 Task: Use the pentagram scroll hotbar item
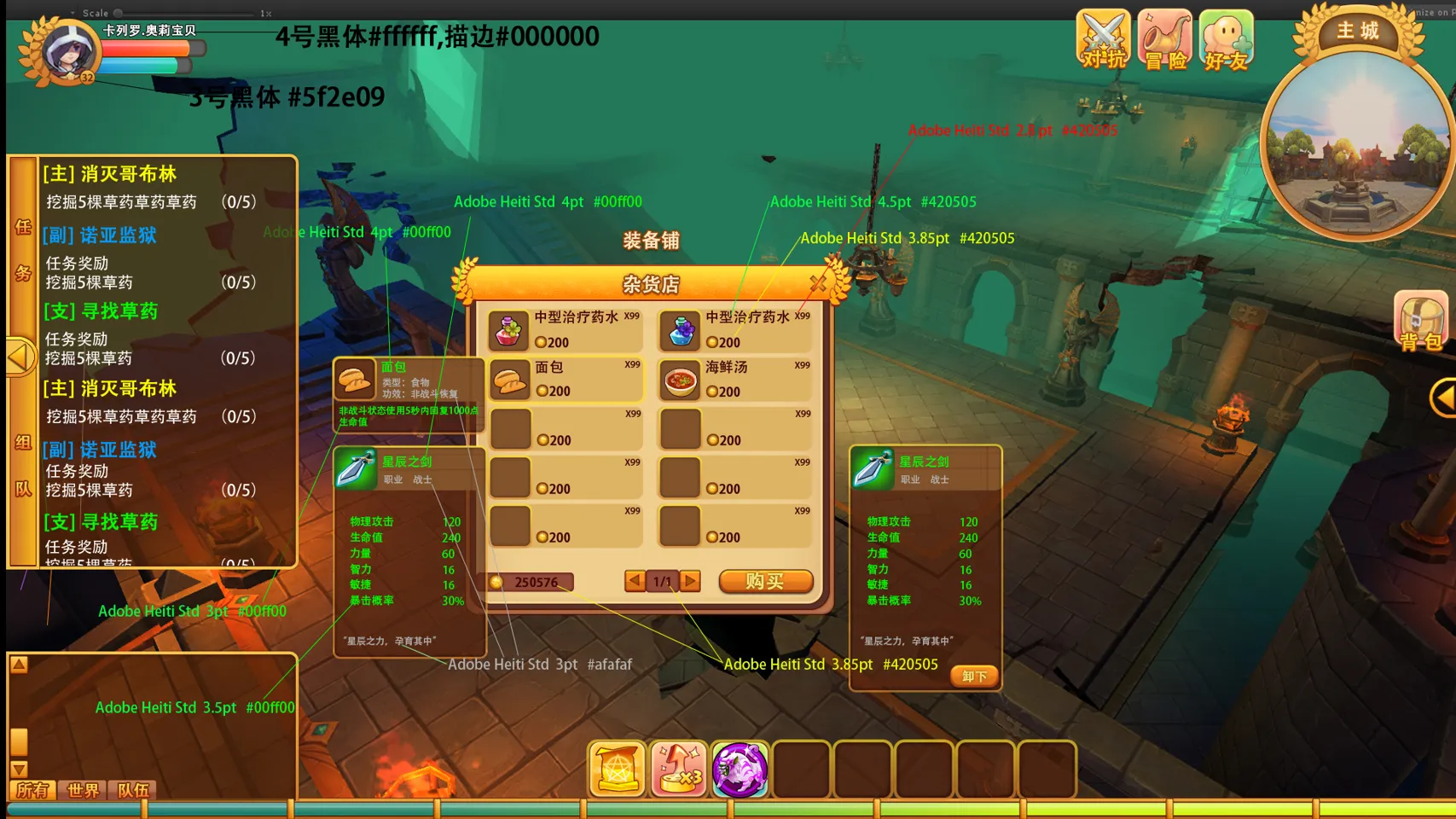pyautogui.click(x=617, y=770)
